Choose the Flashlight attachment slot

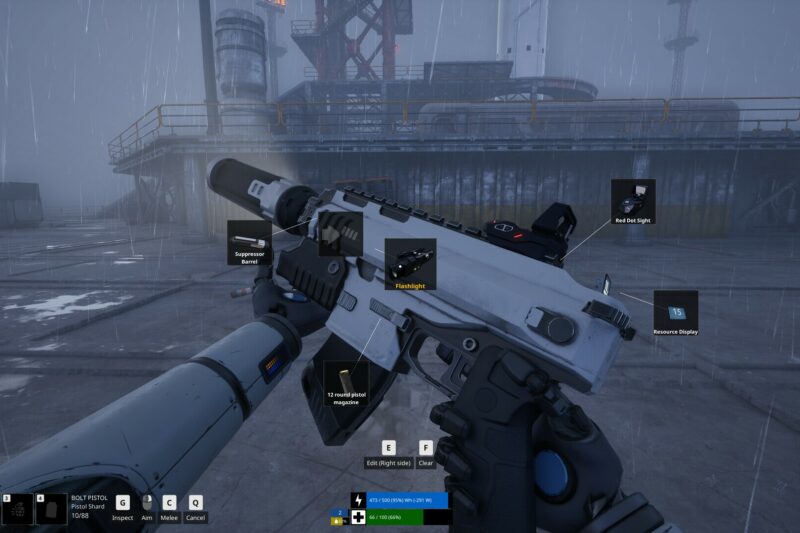(410, 265)
